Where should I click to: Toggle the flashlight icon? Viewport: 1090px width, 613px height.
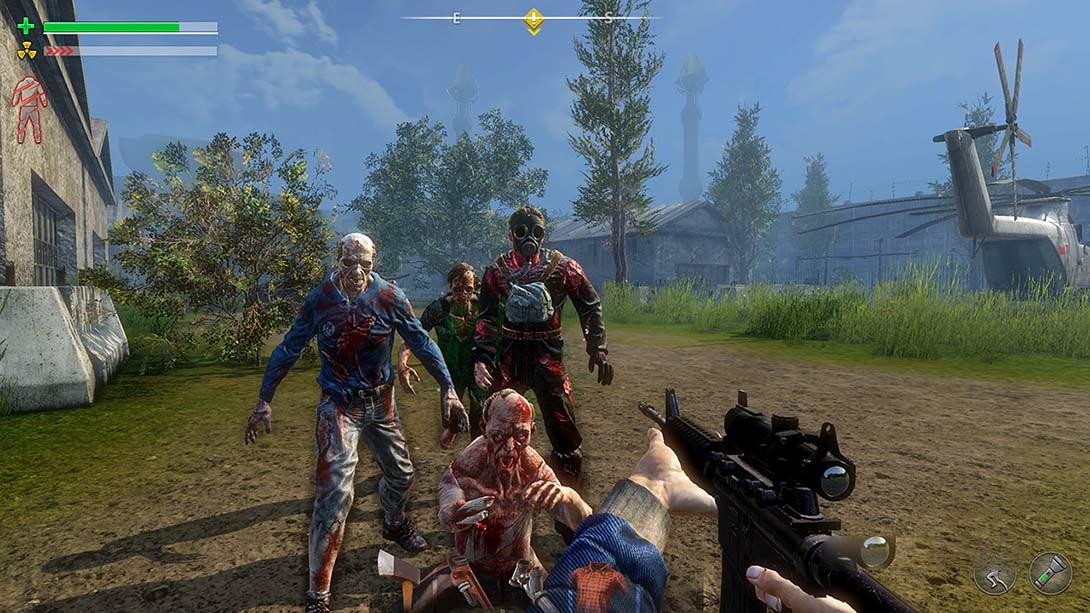[1050, 573]
